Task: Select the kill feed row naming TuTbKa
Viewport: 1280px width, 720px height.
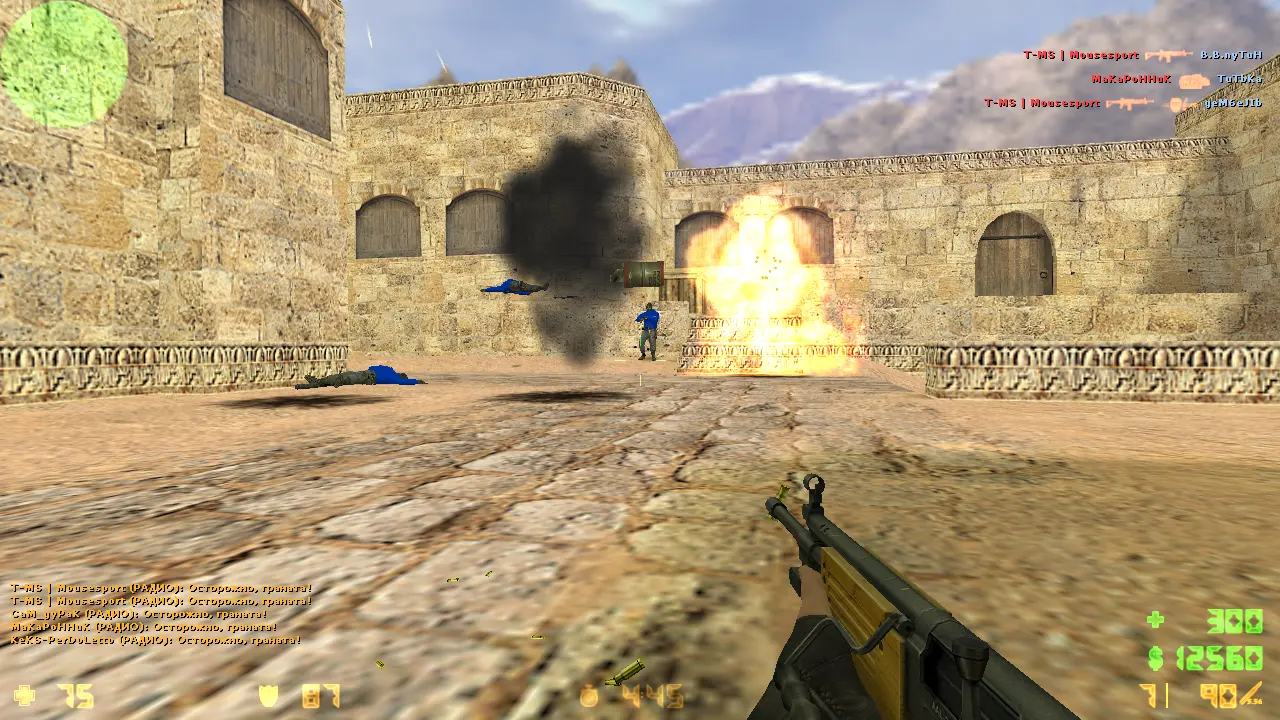Action: click(x=1176, y=79)
